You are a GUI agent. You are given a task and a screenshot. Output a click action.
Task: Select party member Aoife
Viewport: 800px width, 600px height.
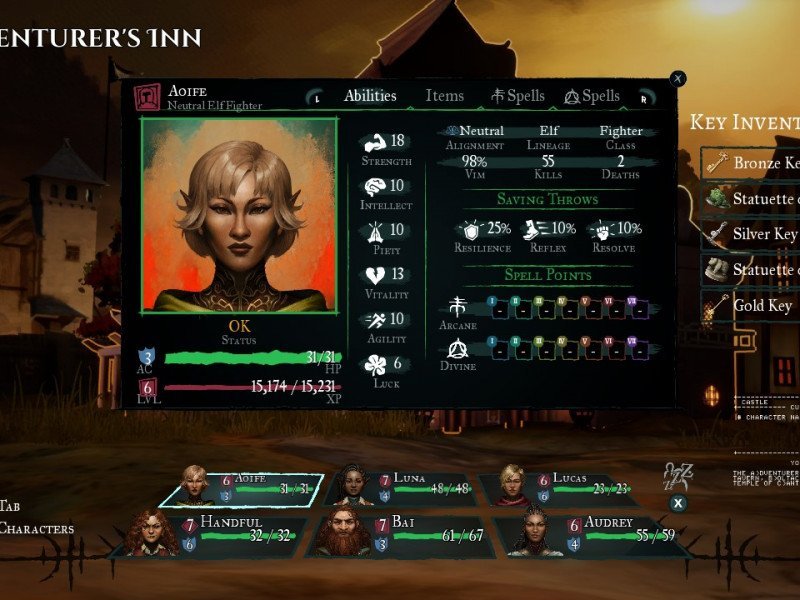click(240, 487)
